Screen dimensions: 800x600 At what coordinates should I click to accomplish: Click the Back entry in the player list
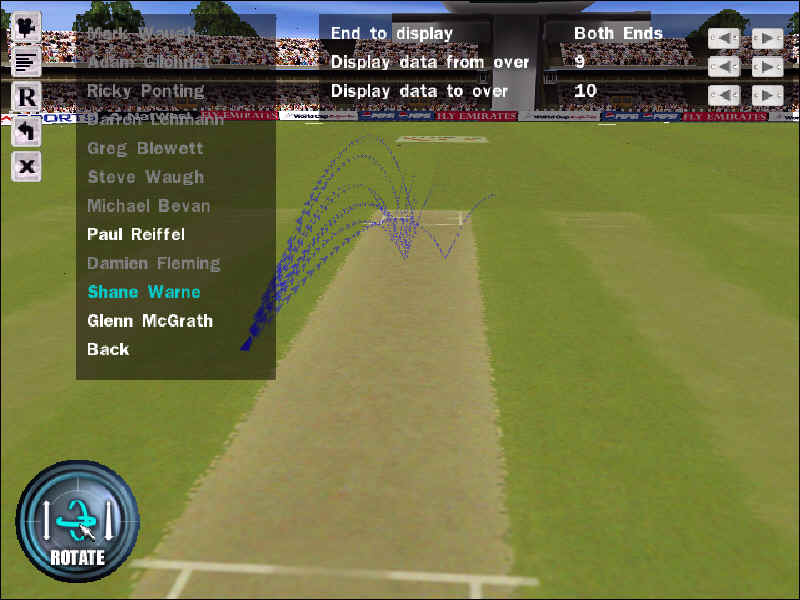pos(108,350)
